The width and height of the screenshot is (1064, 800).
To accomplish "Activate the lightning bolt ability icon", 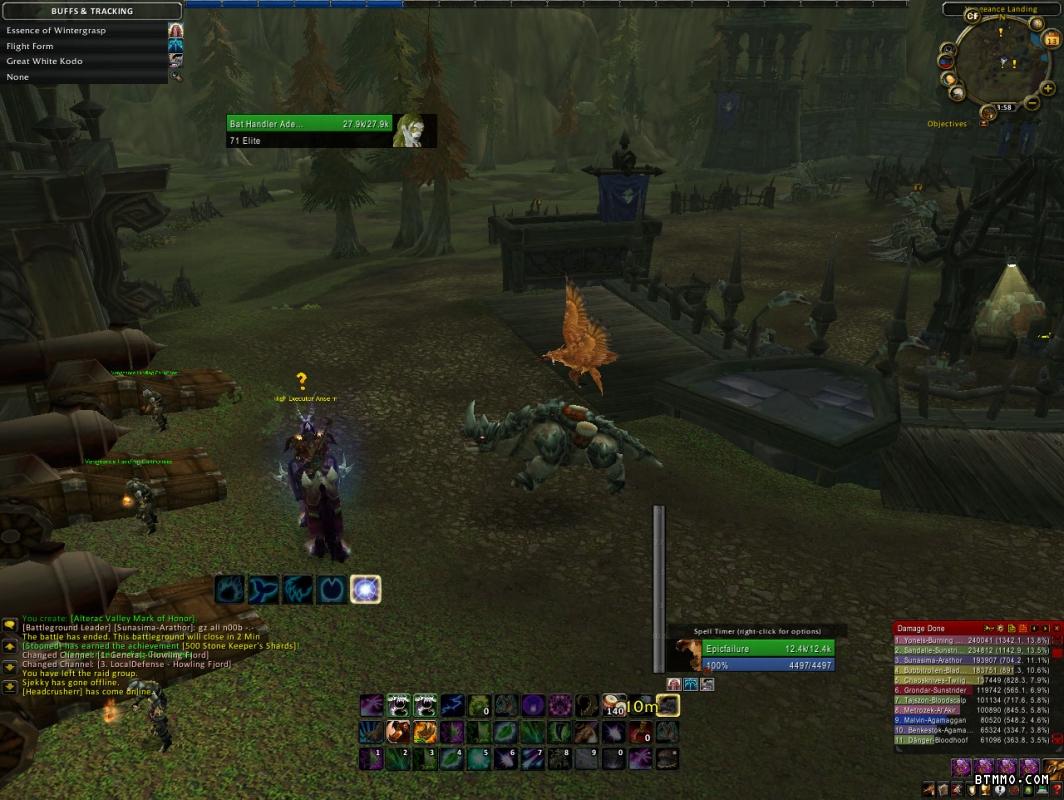I will click(450, 706).
